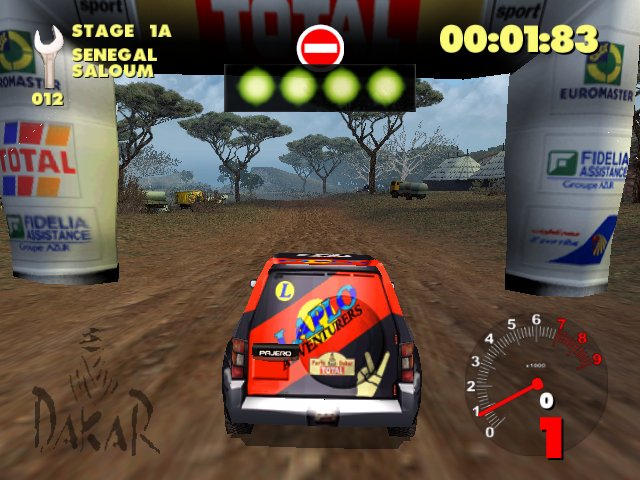
Task: Click the red no-entry sign icon
Action: point(320,46)
